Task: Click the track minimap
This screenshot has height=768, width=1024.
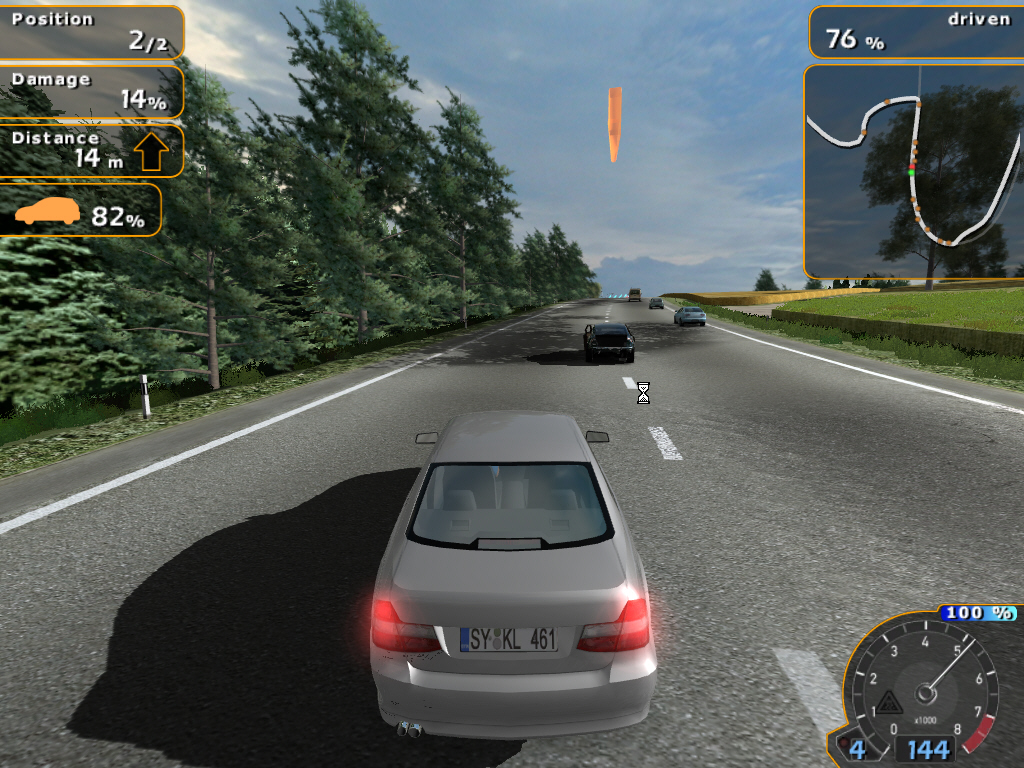Action: [x=914, y=172]
